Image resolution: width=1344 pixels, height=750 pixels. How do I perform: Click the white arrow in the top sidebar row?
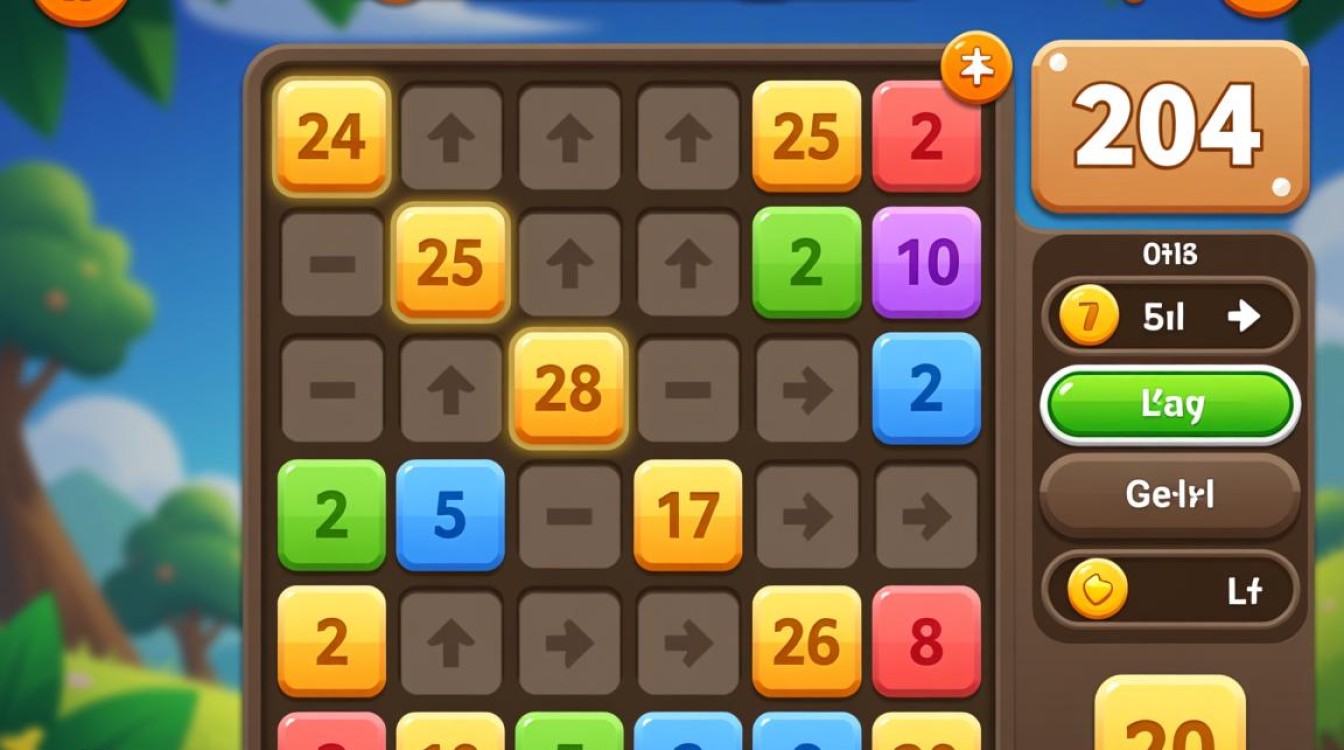coord(1243,316)
